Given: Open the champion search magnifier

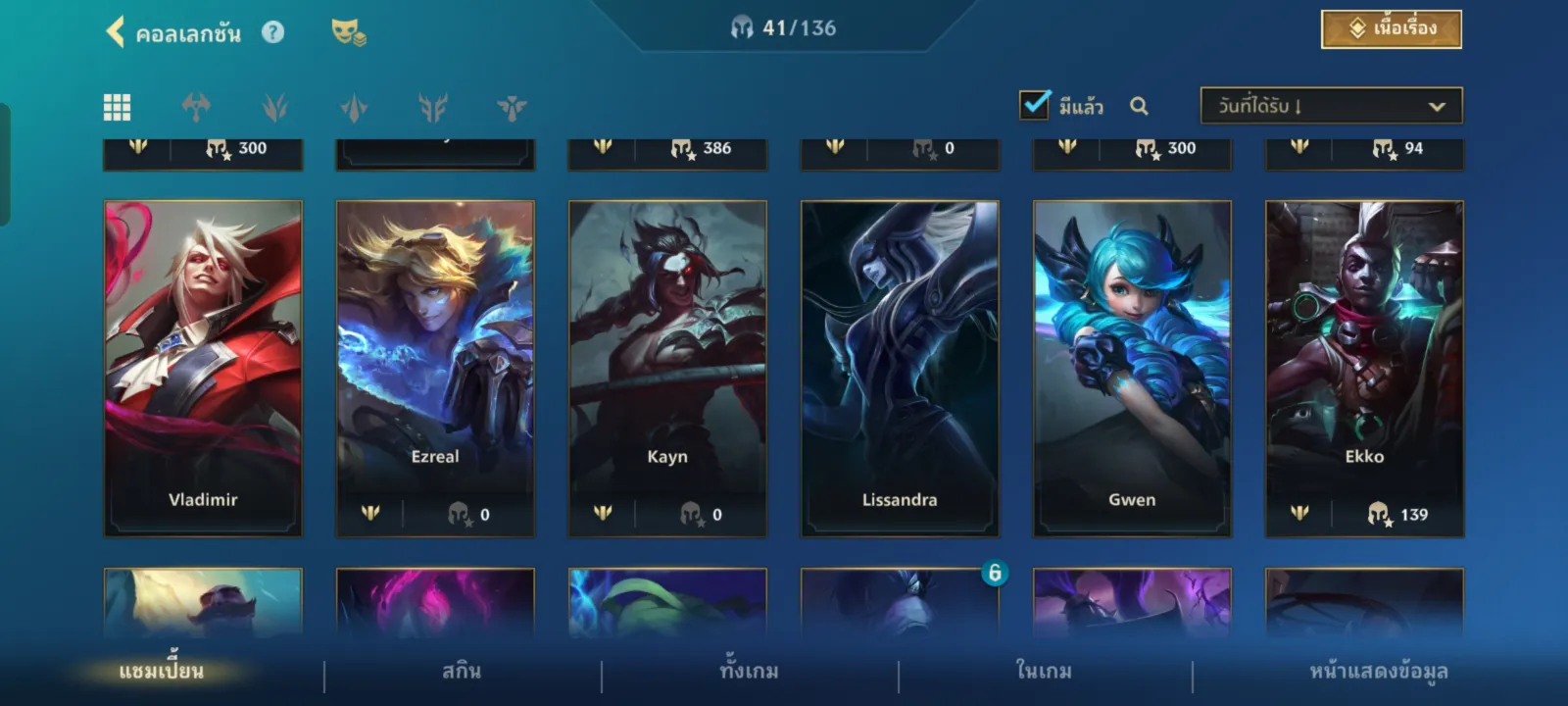Looking at the screenshot, I should [1139, 106].
